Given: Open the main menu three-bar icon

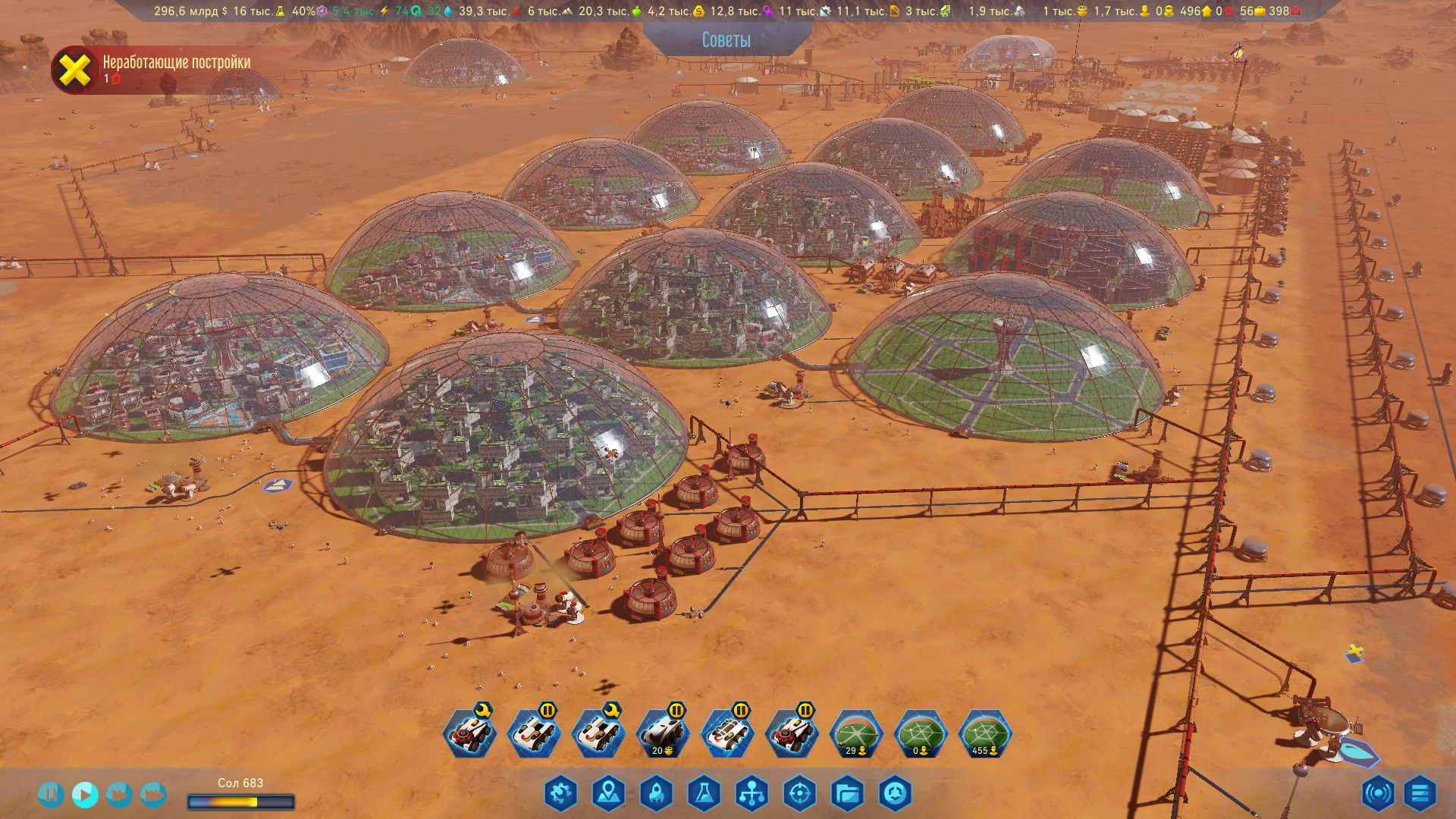Looking at the screenshot, I should pyautogui.click(x=1420, y=794).
